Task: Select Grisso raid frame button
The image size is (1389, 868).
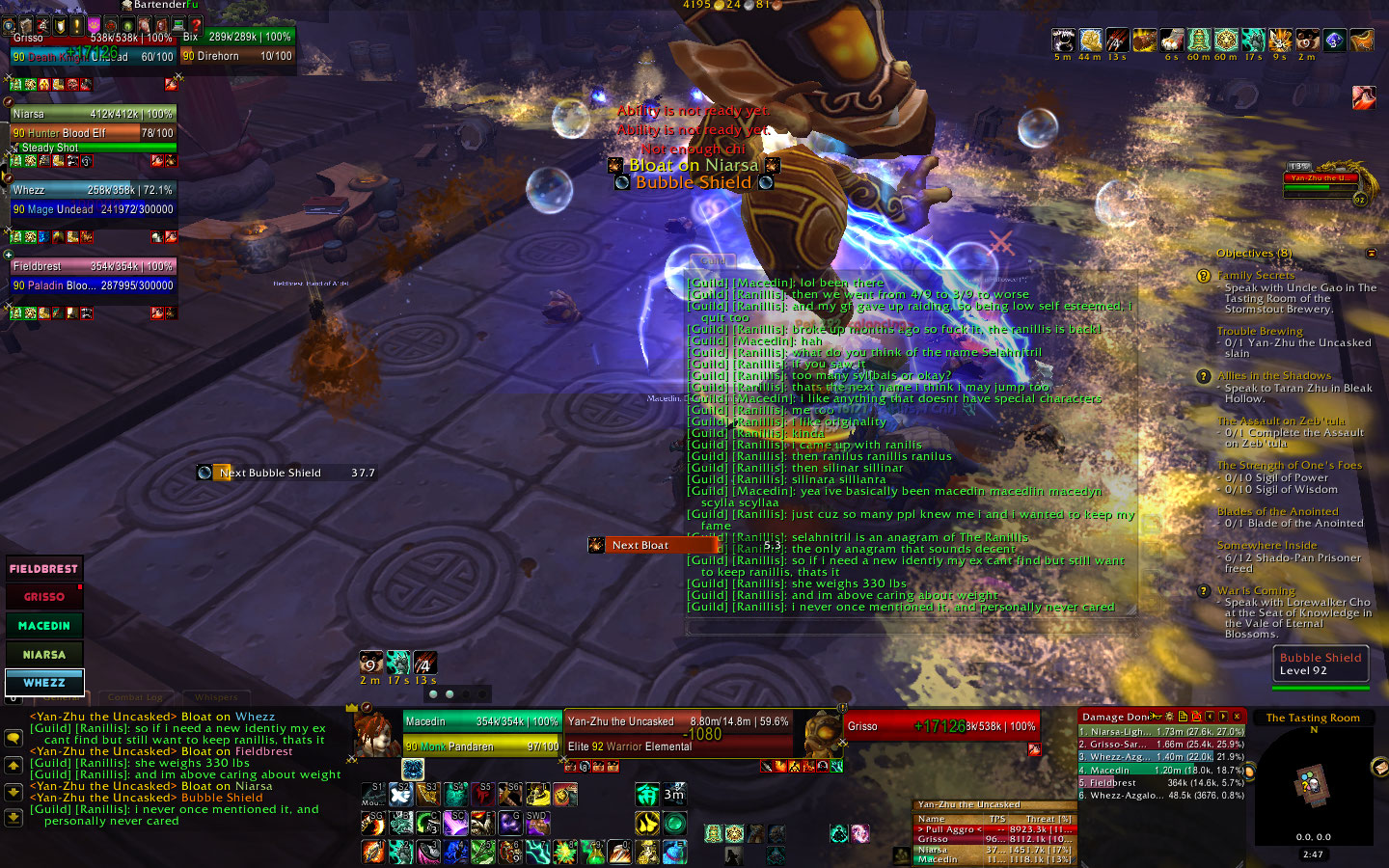Action: click(x=44, y=597)
